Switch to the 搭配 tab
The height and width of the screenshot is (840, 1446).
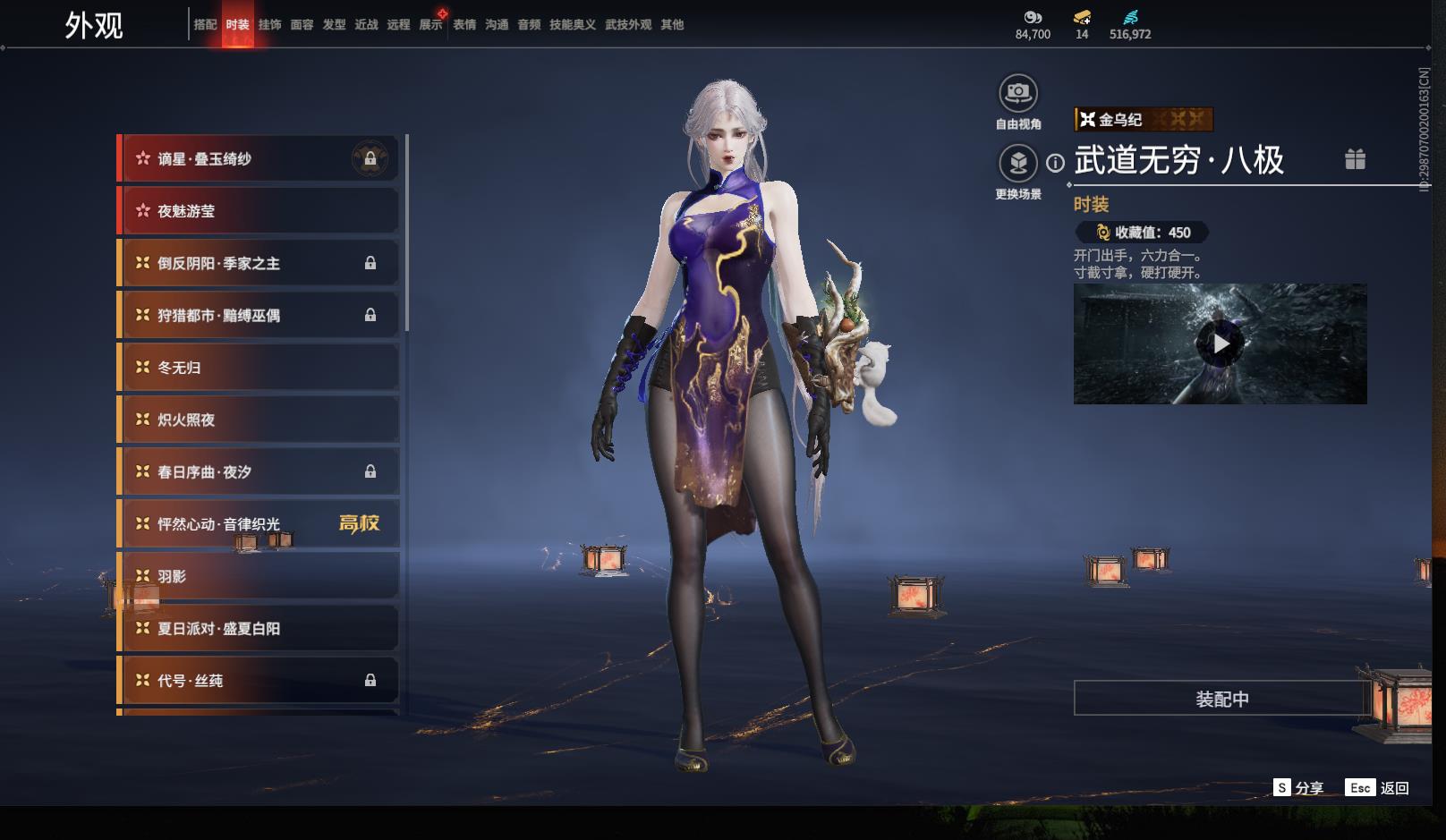[205, 25]
